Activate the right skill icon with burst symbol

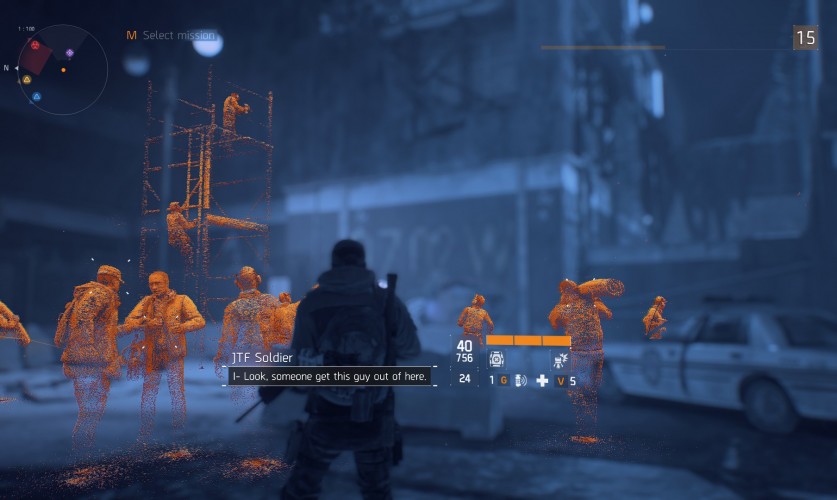(x=559, y=359)
